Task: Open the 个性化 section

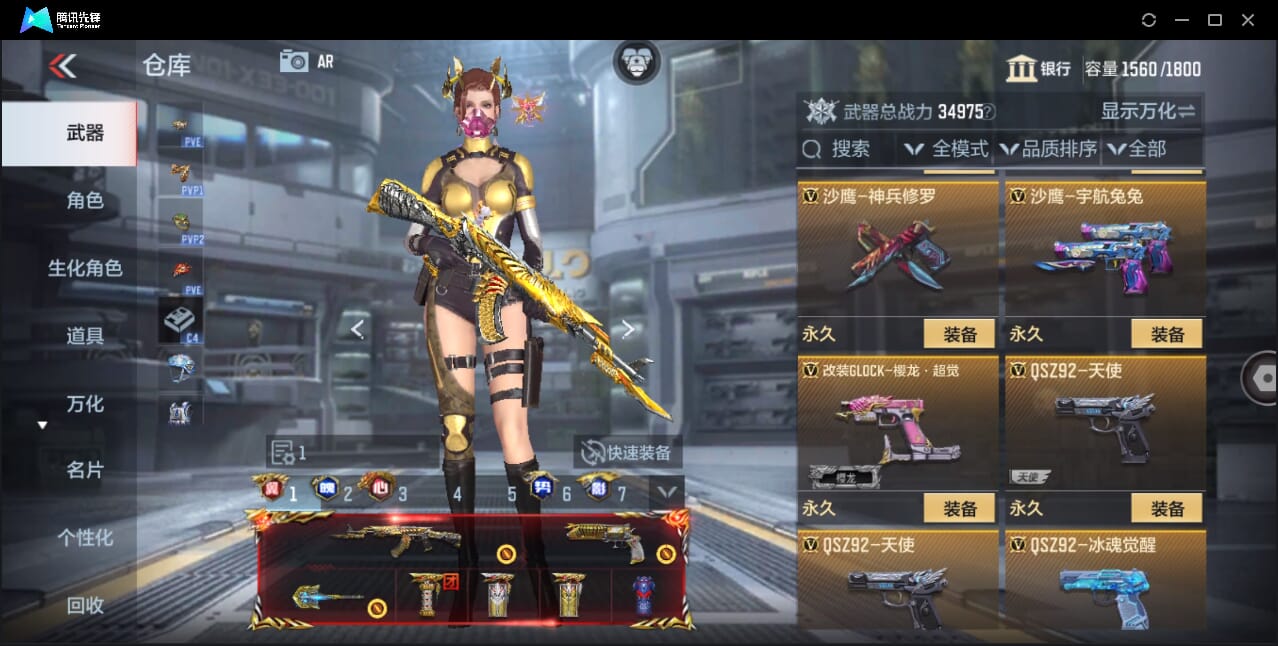Action: (85, 538)
